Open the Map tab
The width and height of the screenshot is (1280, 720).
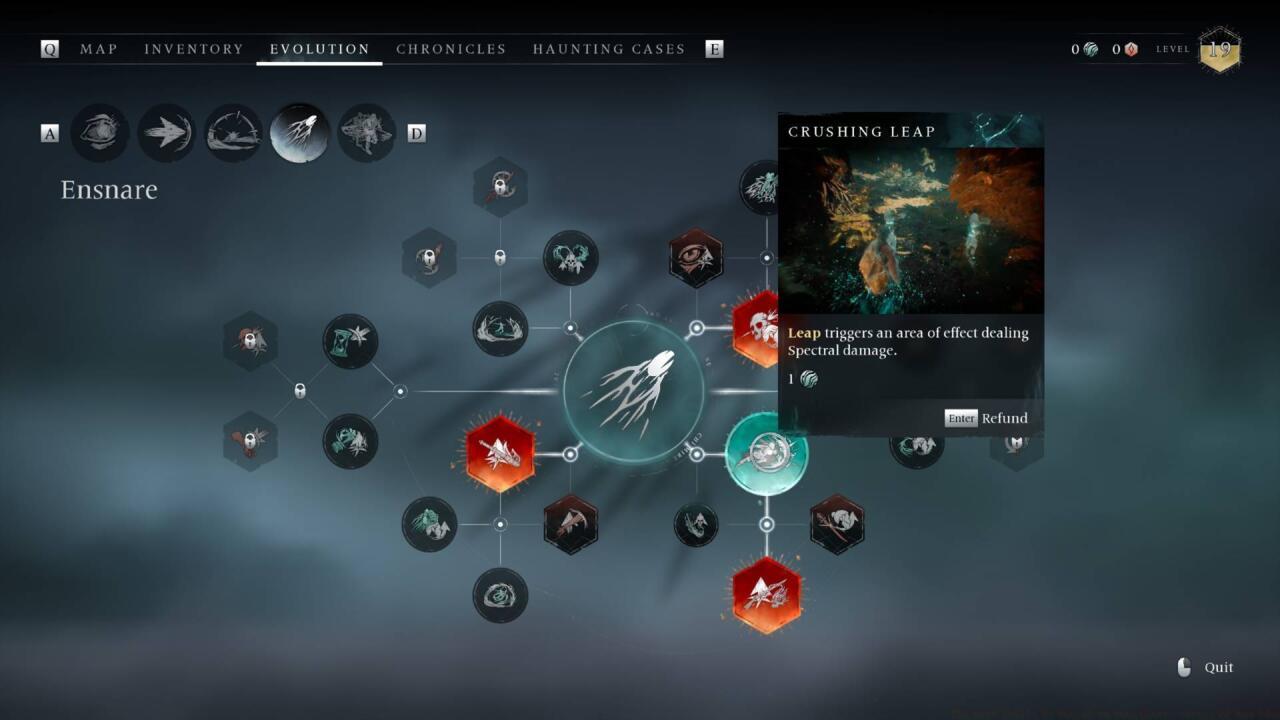(x=98, y=49)
